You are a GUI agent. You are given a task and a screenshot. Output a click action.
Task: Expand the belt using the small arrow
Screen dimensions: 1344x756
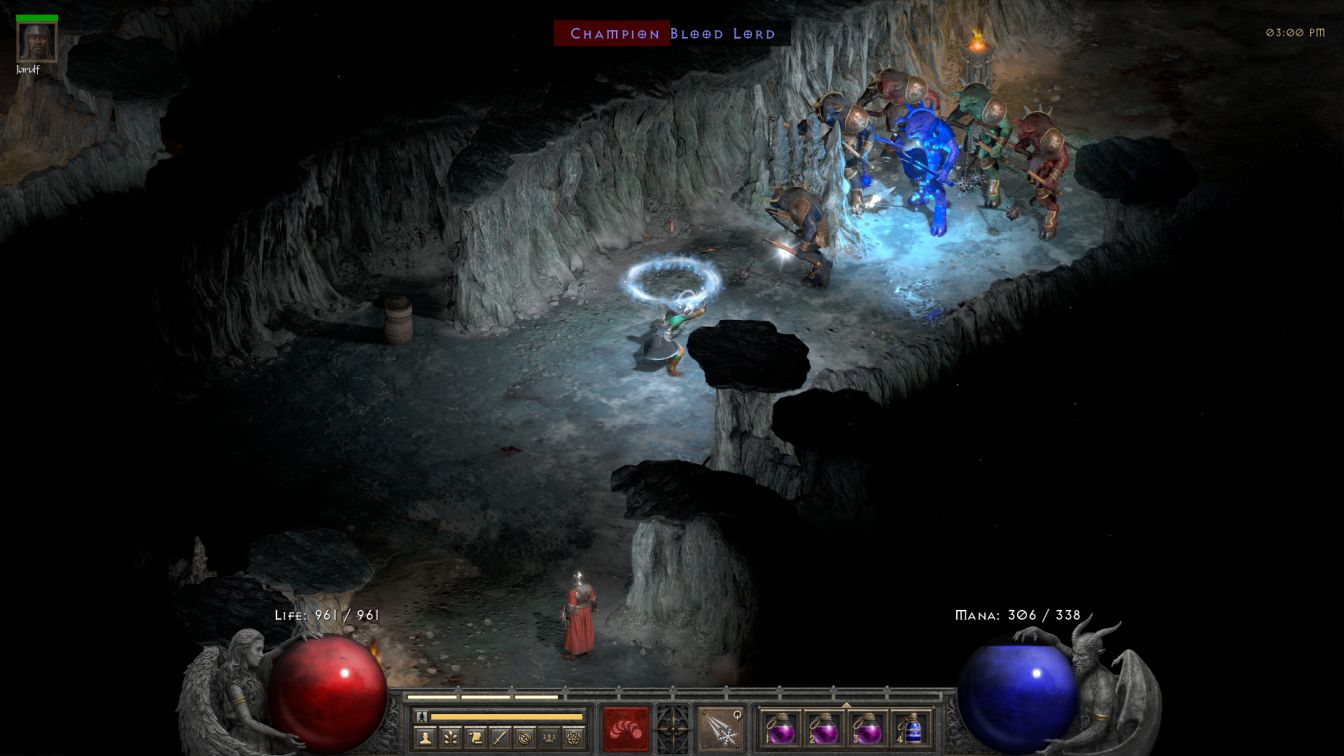click(x=846, y=704)
